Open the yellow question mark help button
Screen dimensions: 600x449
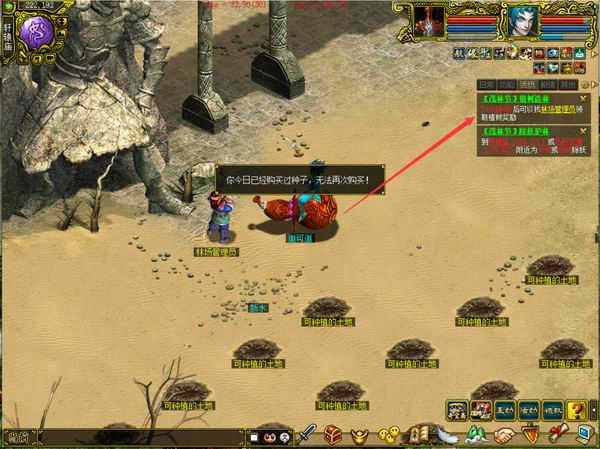576,410
